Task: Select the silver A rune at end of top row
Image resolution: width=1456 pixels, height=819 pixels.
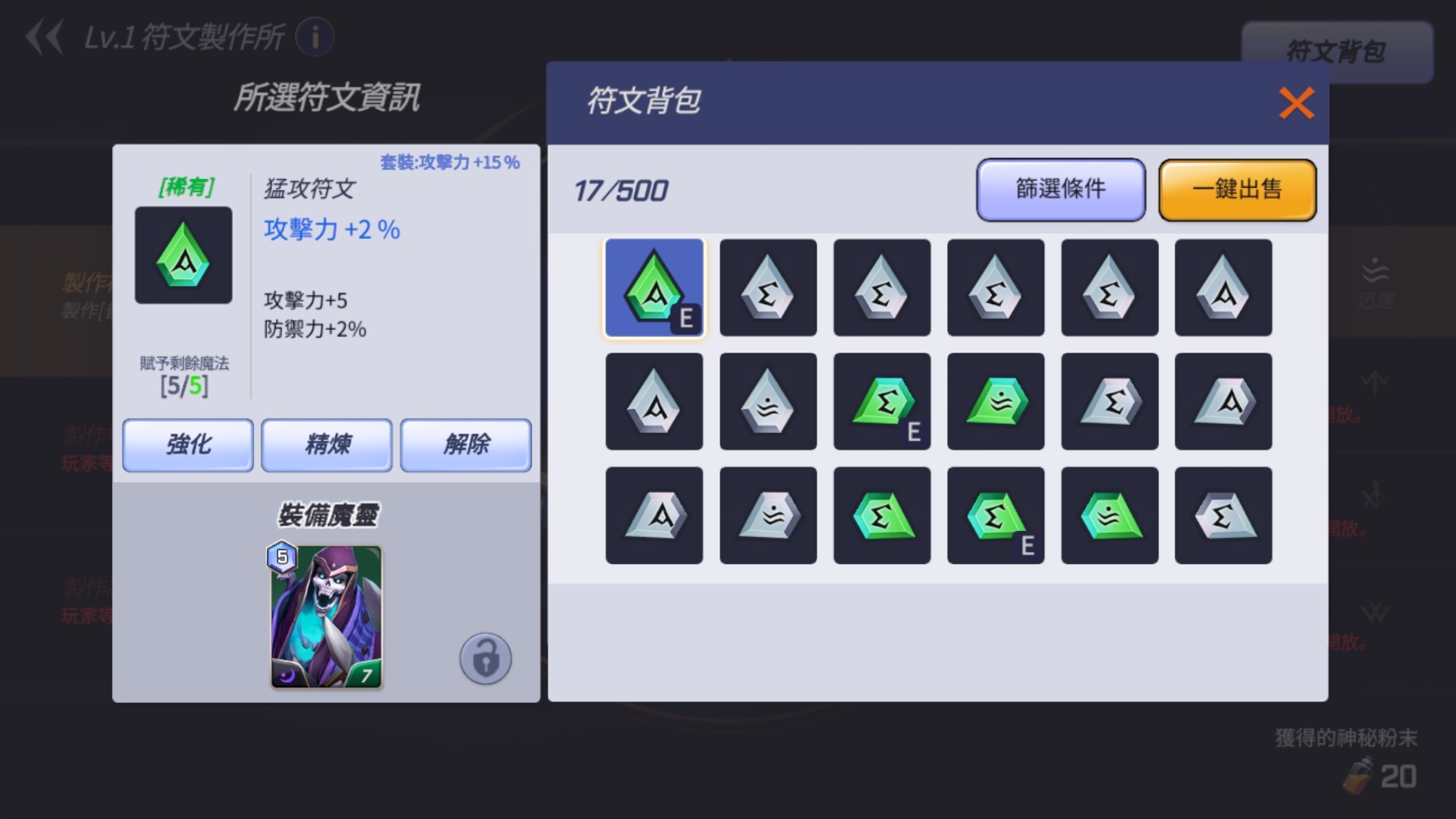Action: point(1222,288)
